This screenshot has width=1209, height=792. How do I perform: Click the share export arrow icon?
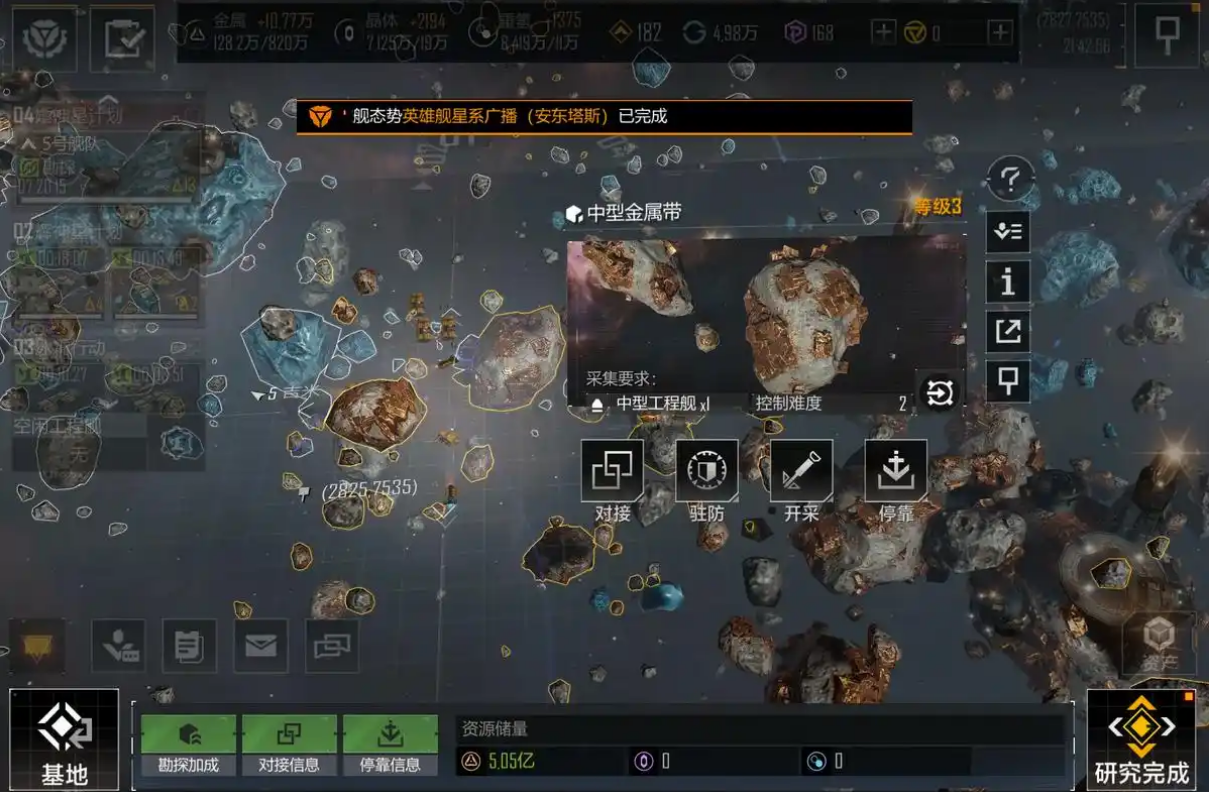(1008, 332)
